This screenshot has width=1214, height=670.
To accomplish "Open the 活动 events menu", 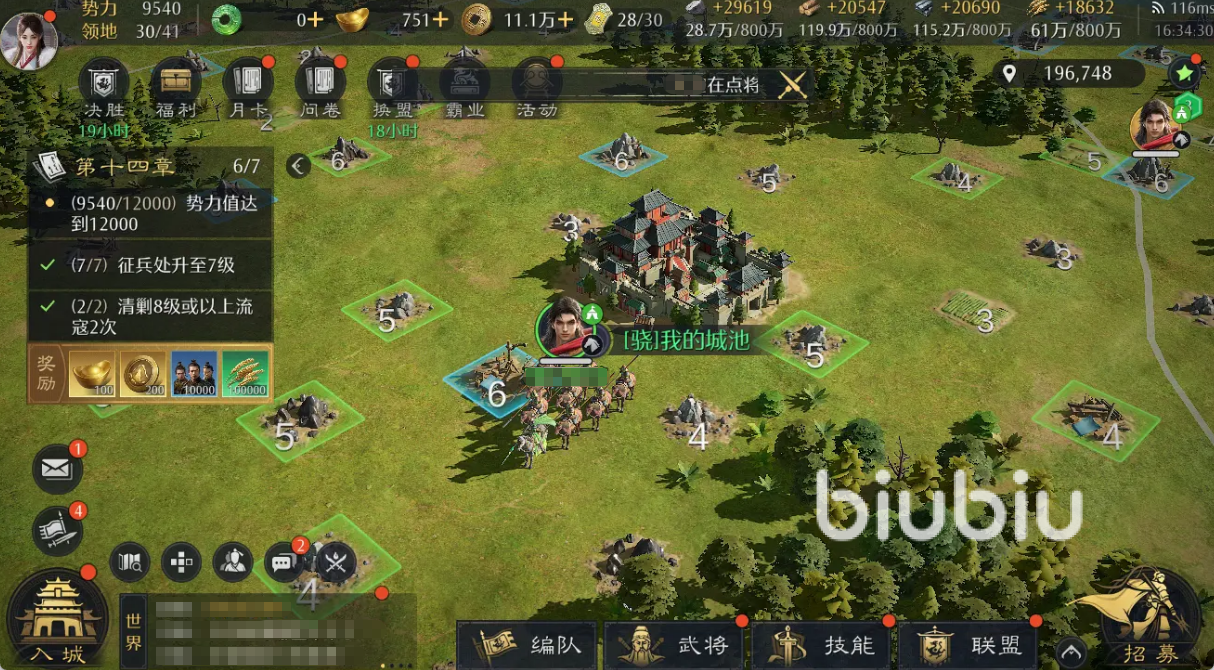I will click(536, 82).
